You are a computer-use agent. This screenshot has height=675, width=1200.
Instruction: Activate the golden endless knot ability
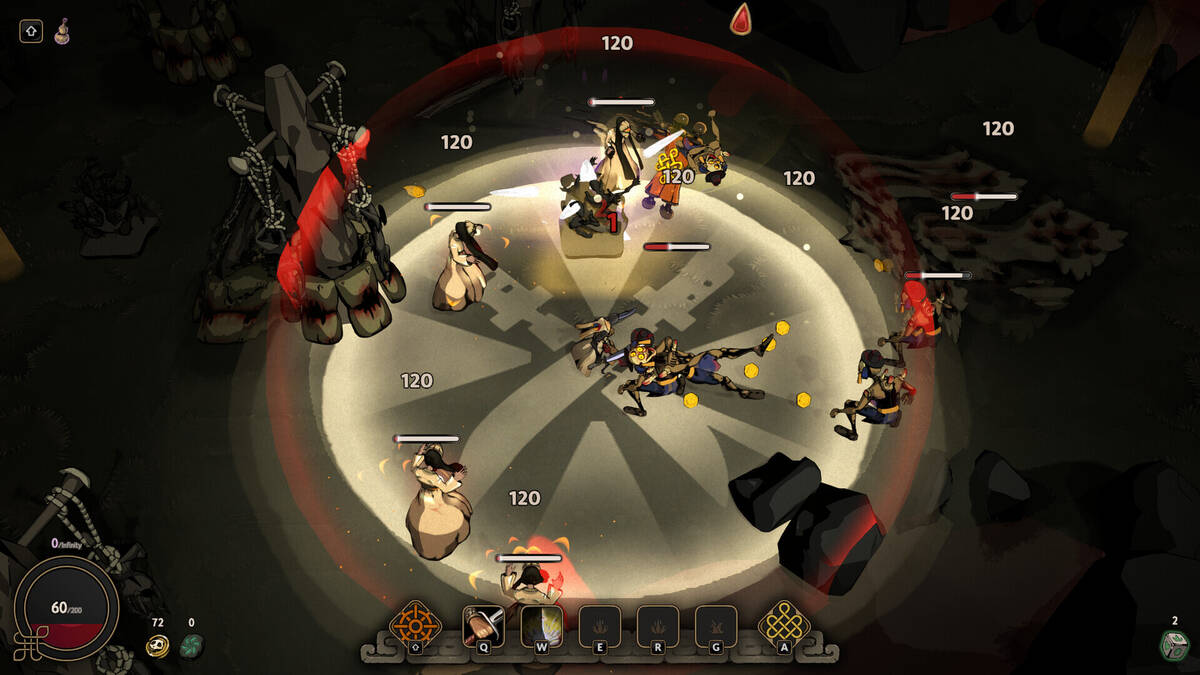(784, 626)
